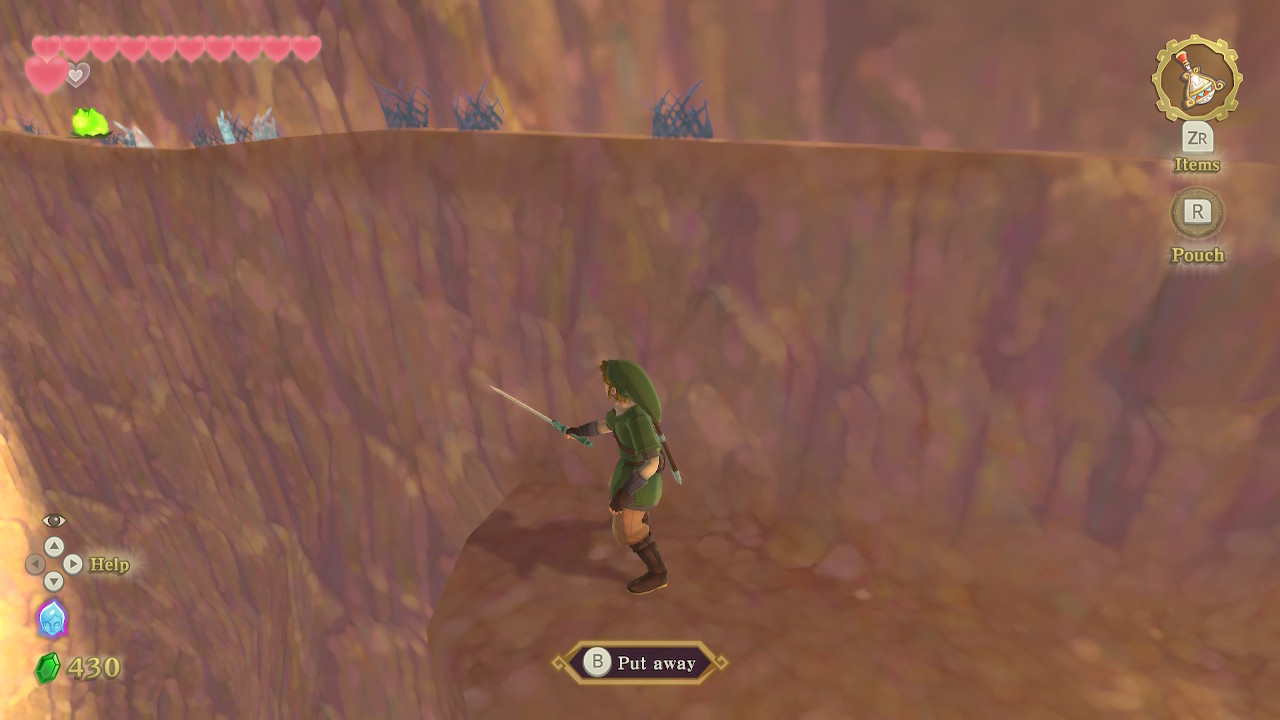1280x720 pixels.
Task: Select the blue Fi crystal icon
Action: point(52,619)
